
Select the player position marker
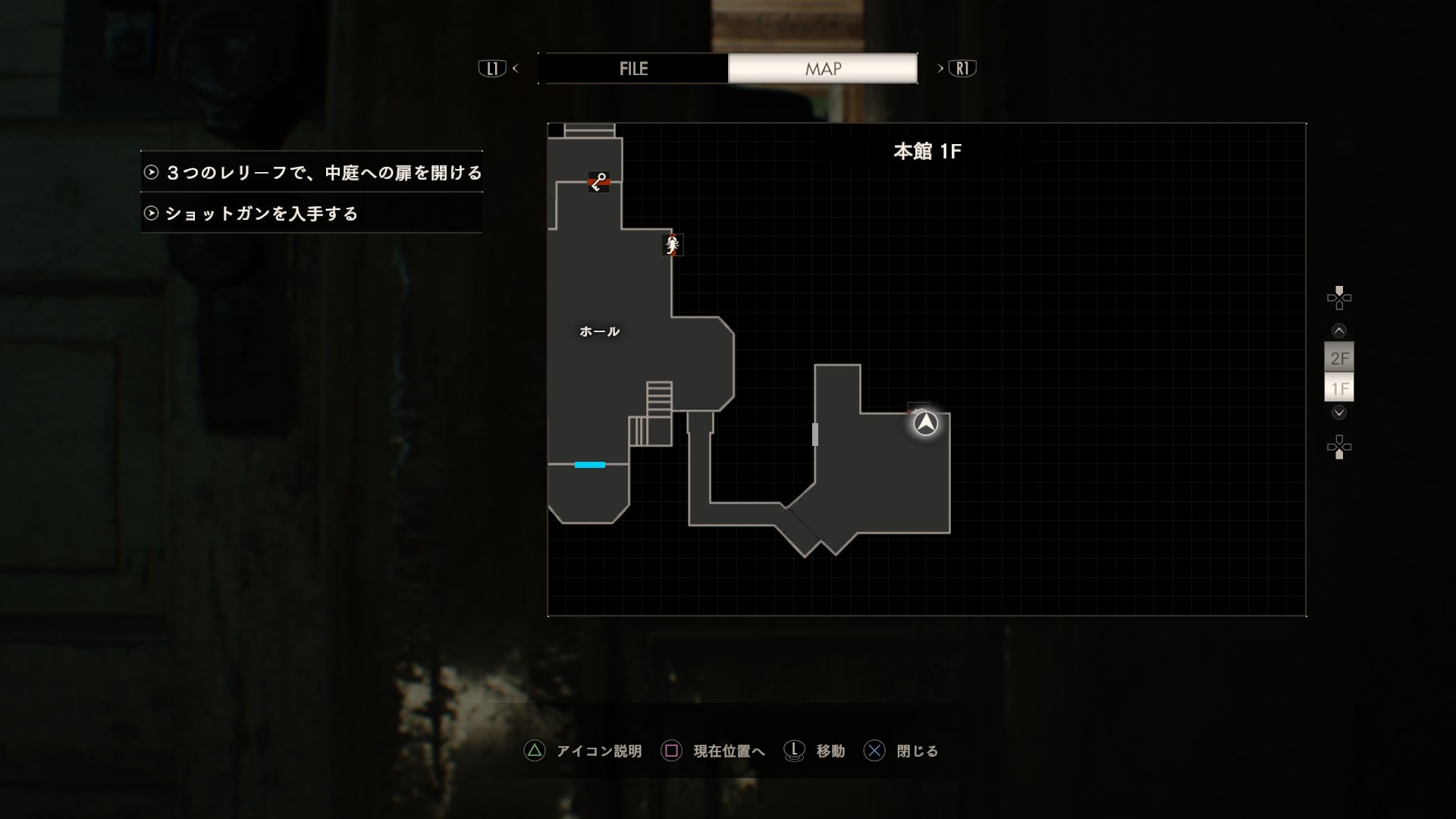tap(925, 423)
